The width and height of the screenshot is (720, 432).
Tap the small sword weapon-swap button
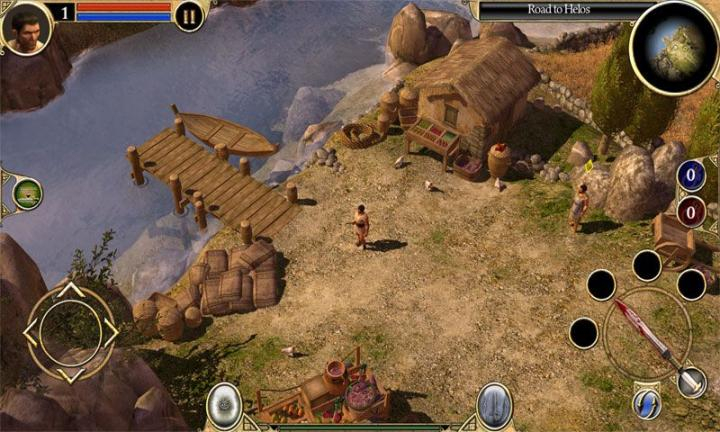click(x=692, y=382)
